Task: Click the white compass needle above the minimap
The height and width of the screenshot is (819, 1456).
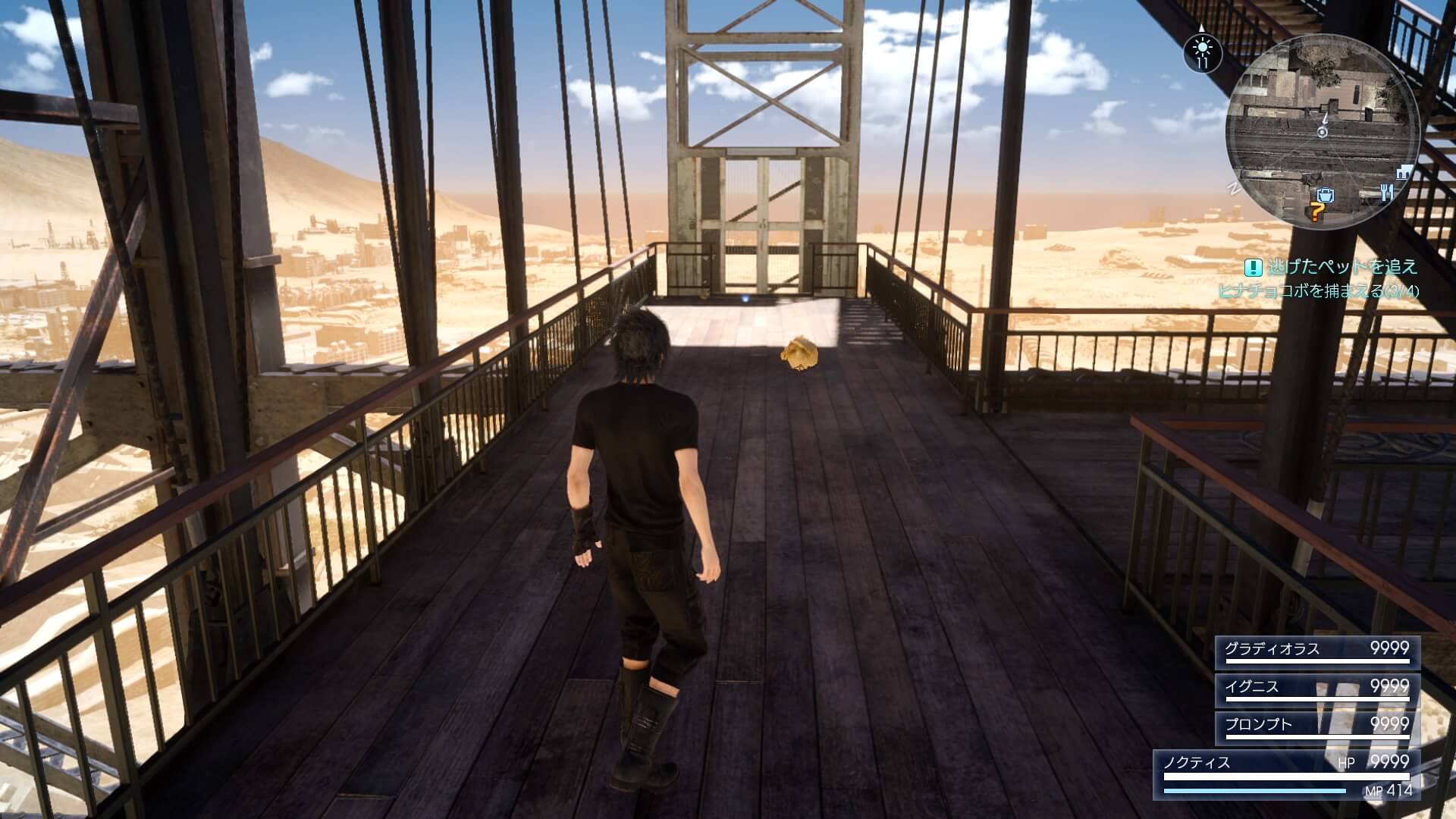Action: point(1202,28)
